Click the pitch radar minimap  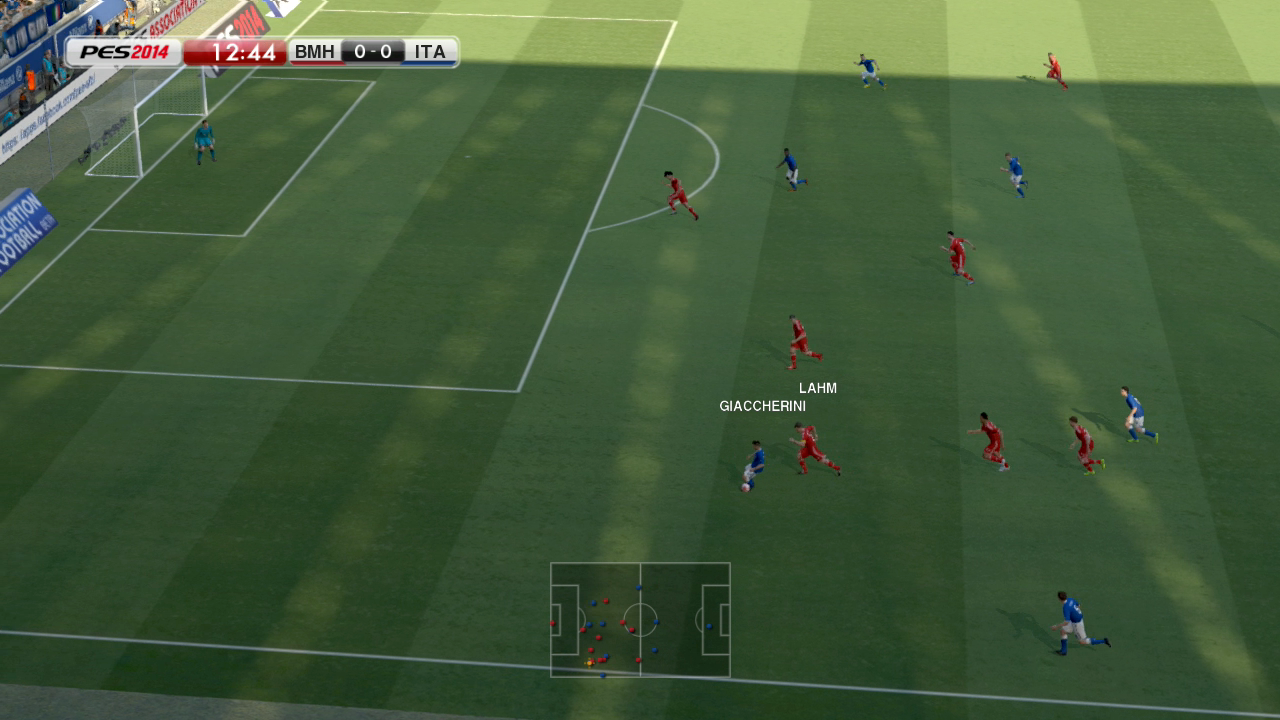click(640, 619)
